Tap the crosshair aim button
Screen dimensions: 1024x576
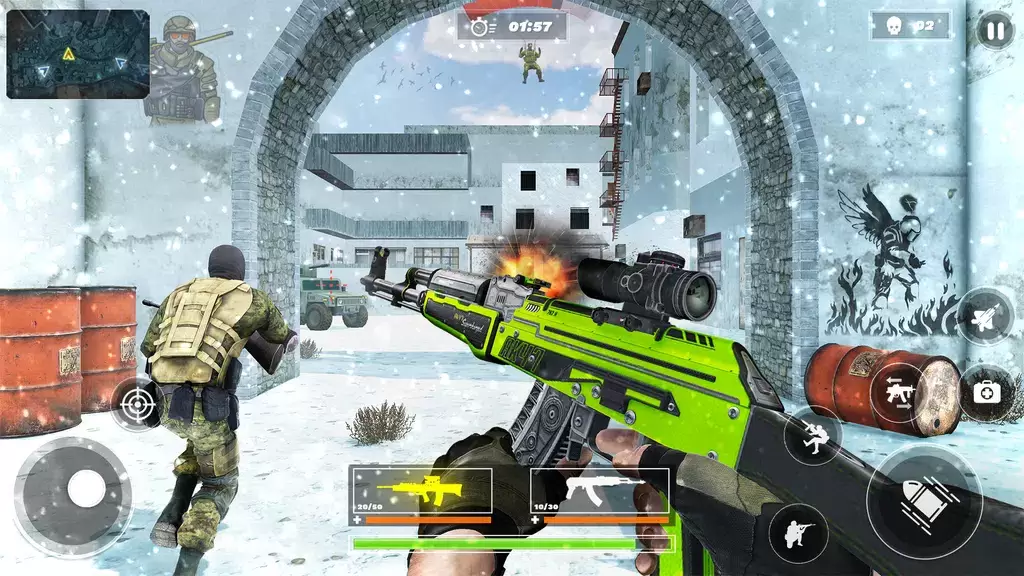(x=136, y=404)
